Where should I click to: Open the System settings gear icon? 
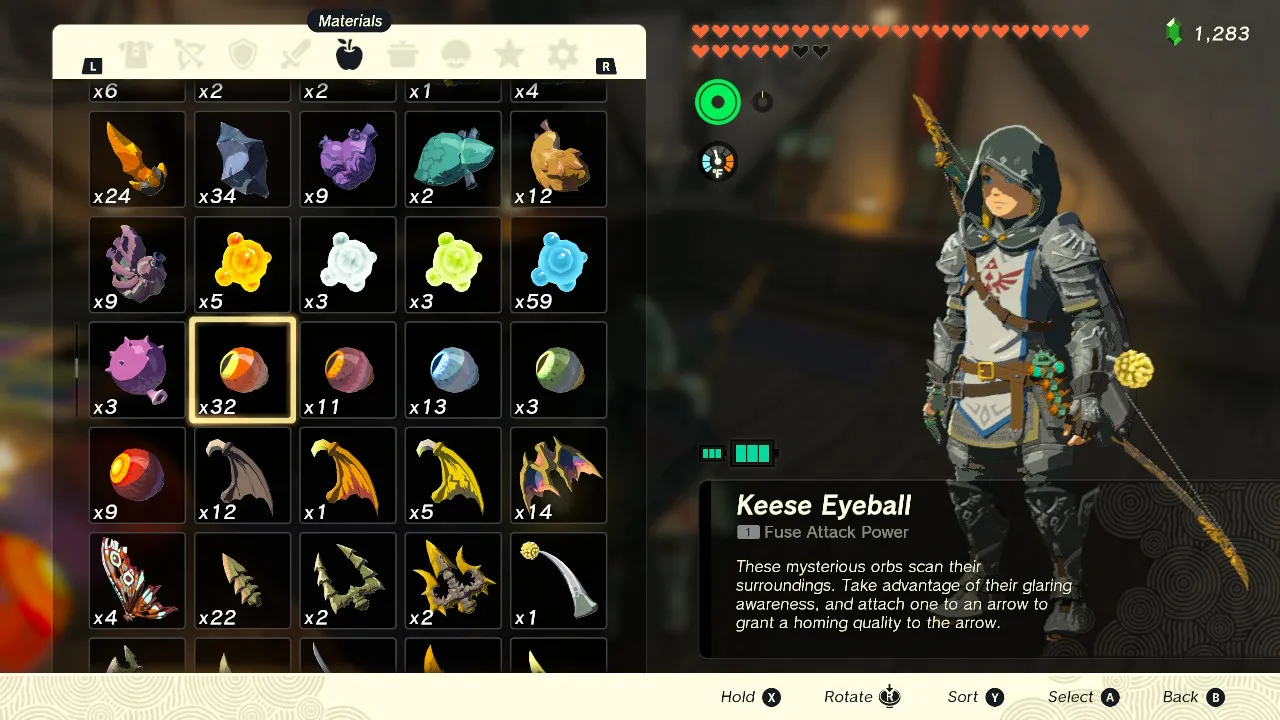[x=562, y=57]
